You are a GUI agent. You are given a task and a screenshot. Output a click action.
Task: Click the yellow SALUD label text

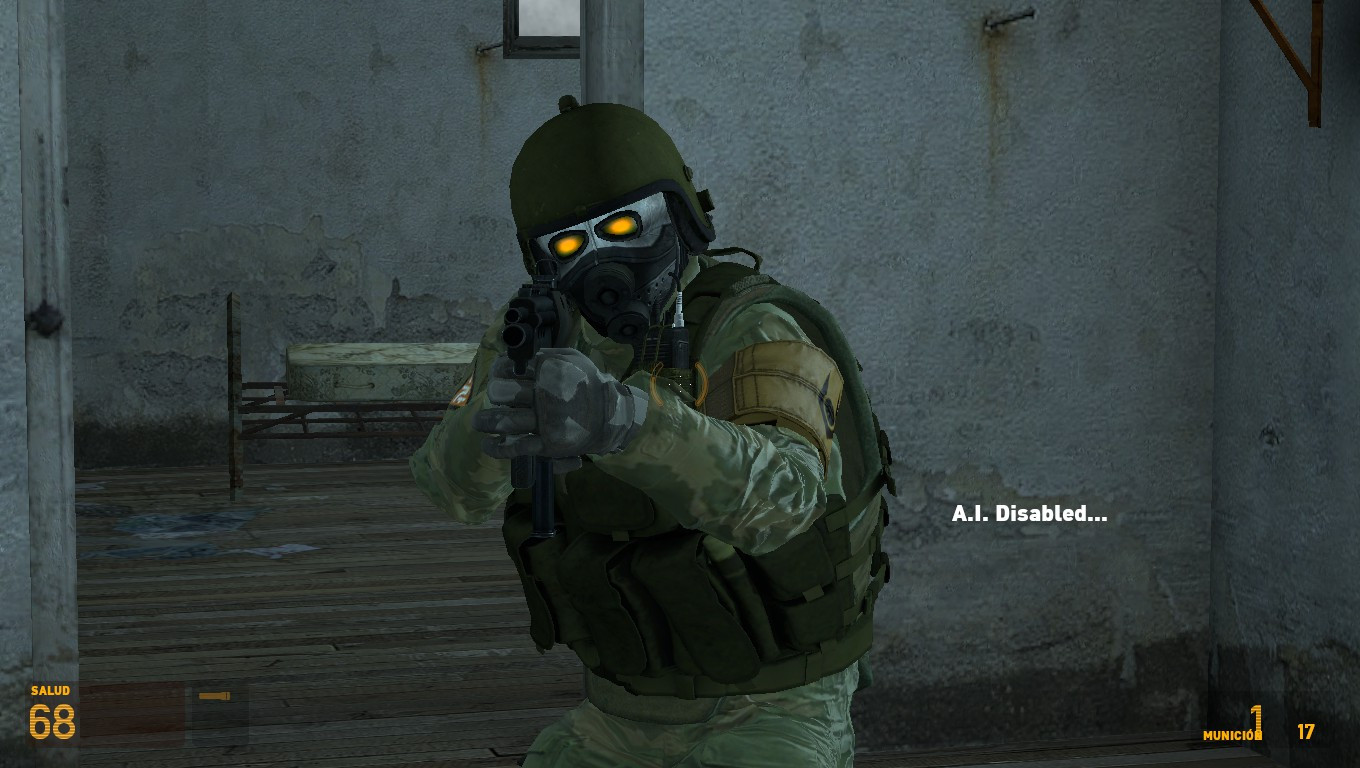click(50, 690)
